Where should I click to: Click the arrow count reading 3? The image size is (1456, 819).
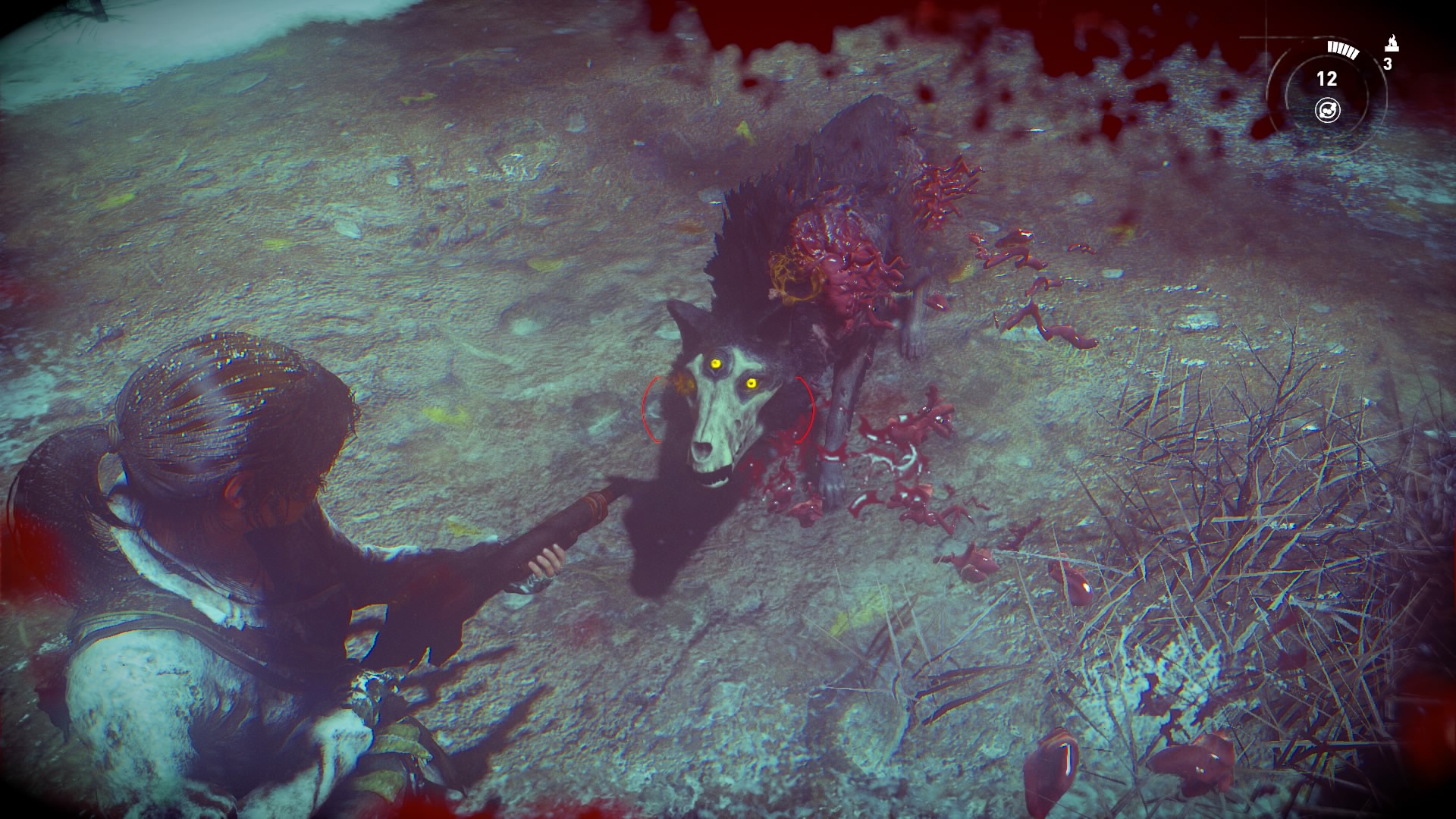(1389, 64)
